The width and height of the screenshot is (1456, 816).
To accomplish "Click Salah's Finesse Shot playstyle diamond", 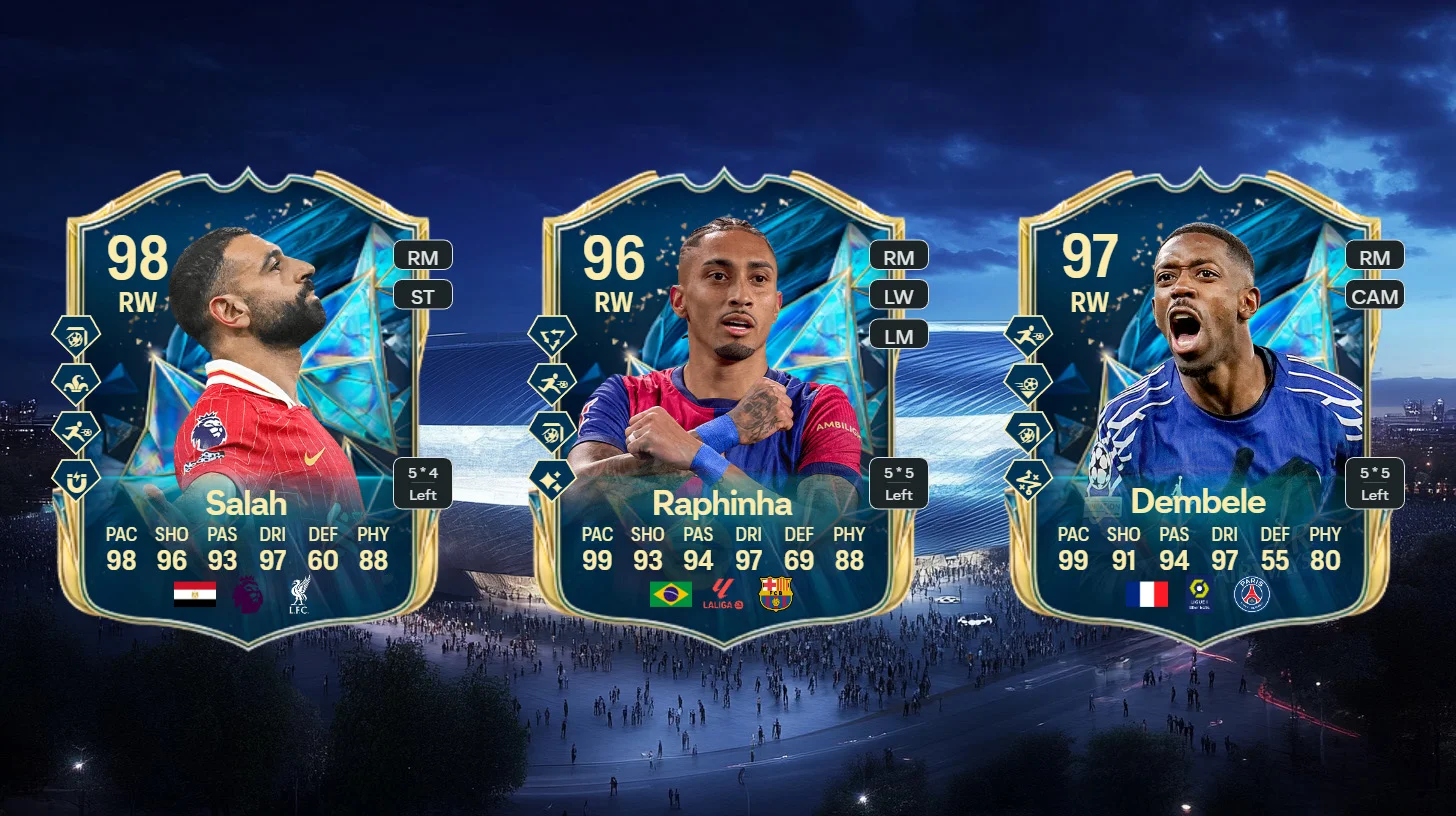I will point(76,337).
